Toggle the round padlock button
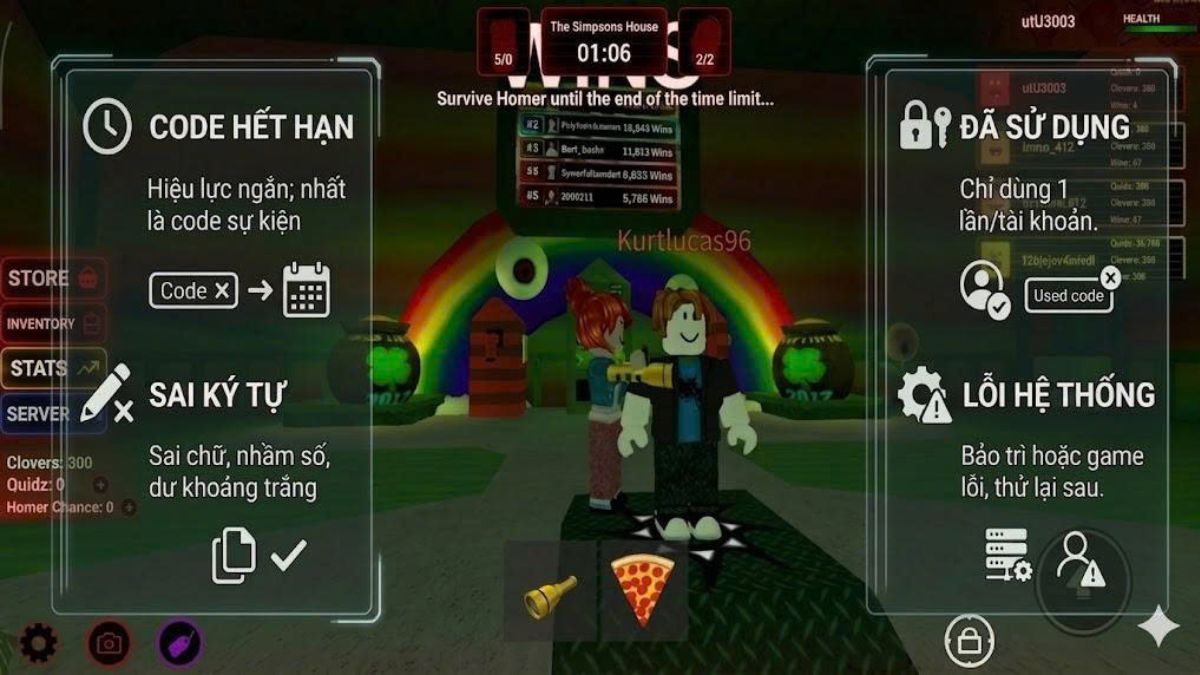Viewport: 1200px width, 675px height. coord(969,641)
